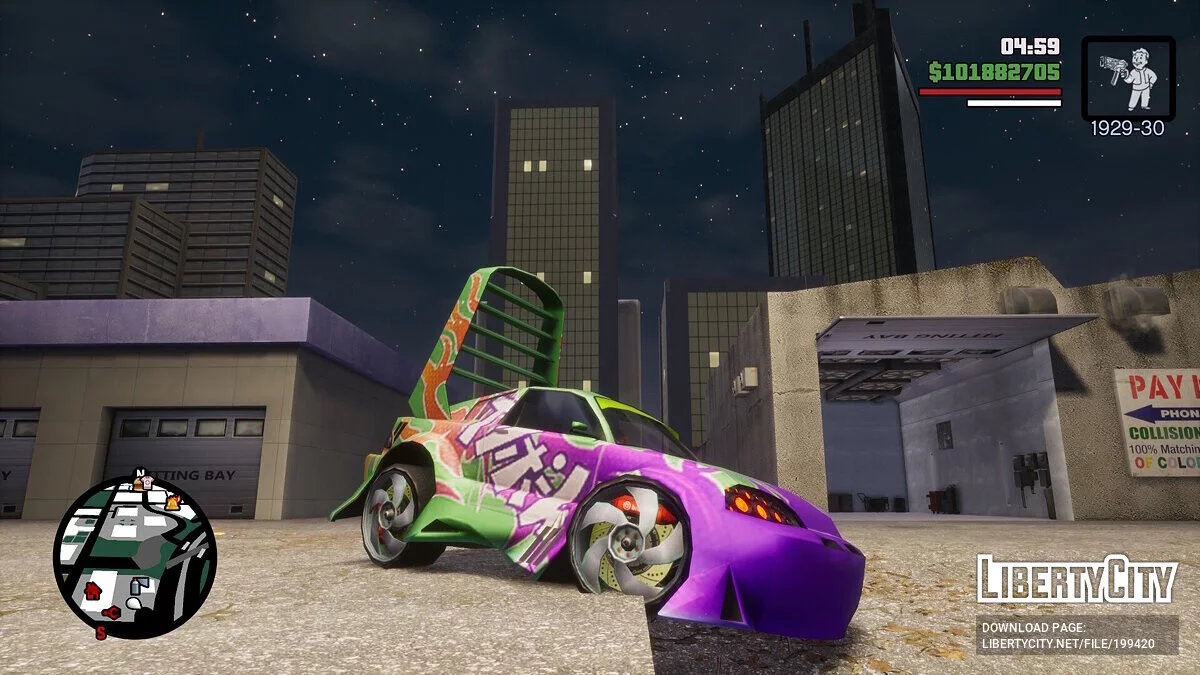Select the red house marker on the radar
Screen dimensions: 1200x675
(x=93, y=590)
